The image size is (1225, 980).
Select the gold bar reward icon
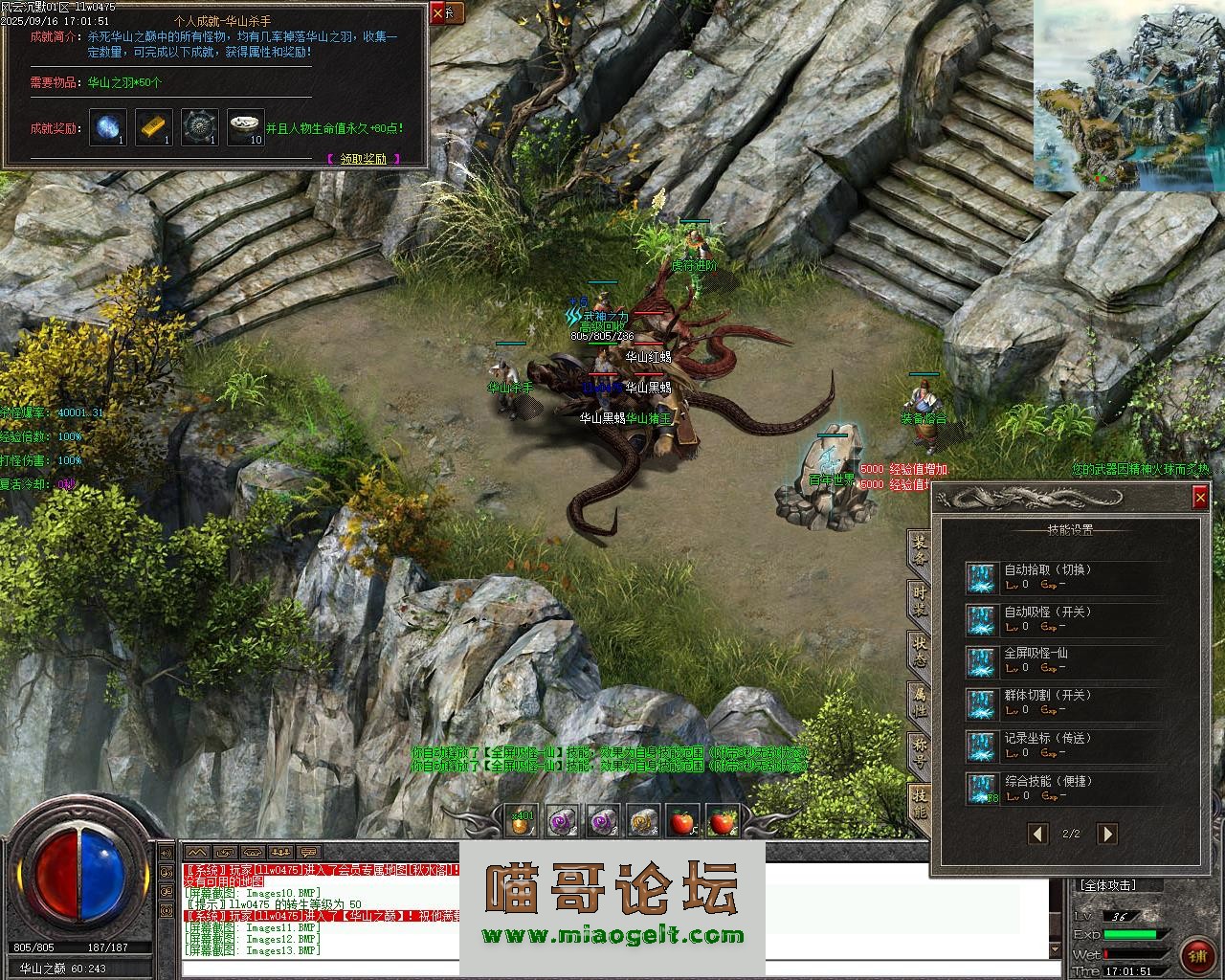click(x=153, y=127)
